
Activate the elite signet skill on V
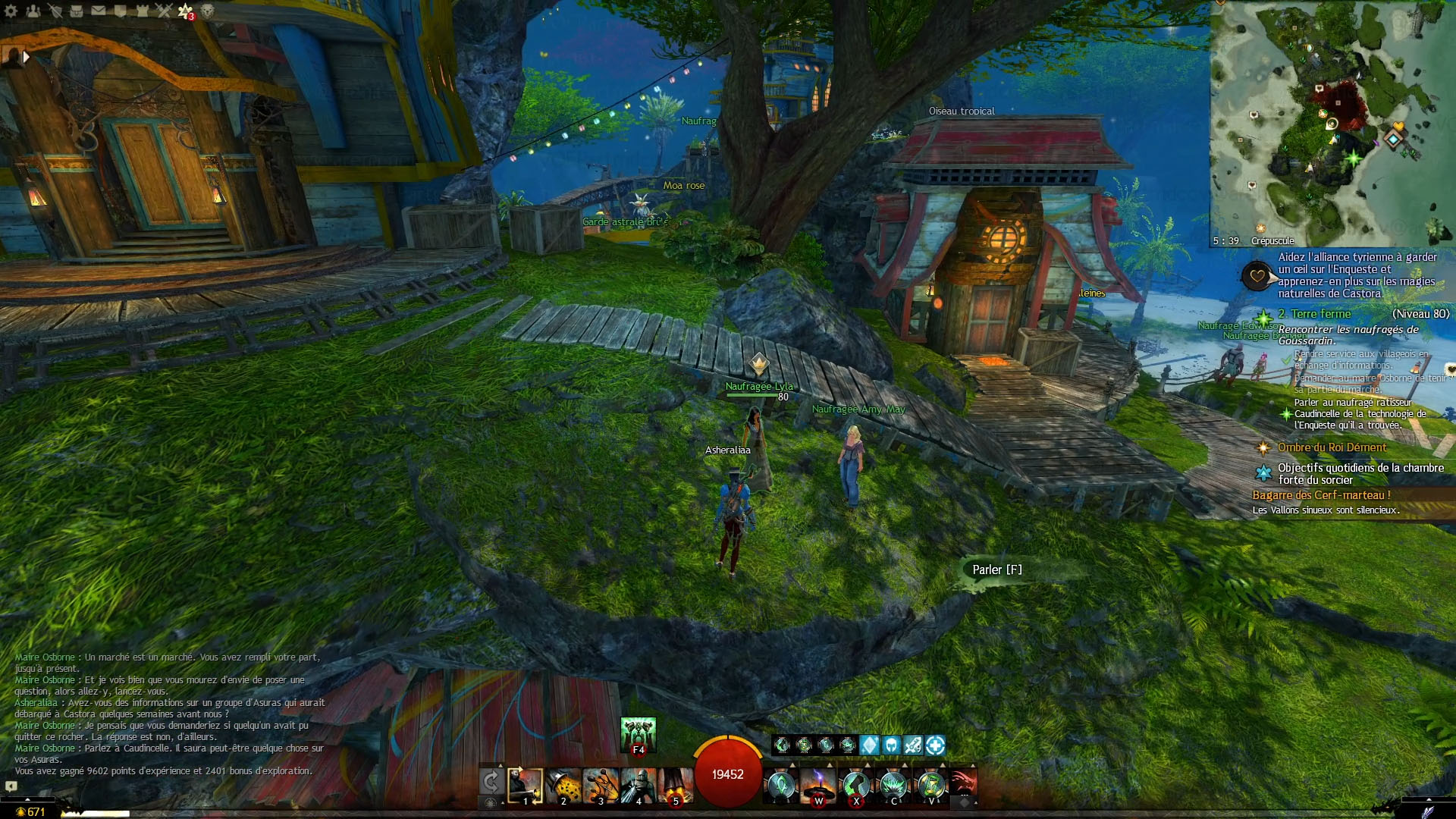pyautogui.click(x=930, y=785)
